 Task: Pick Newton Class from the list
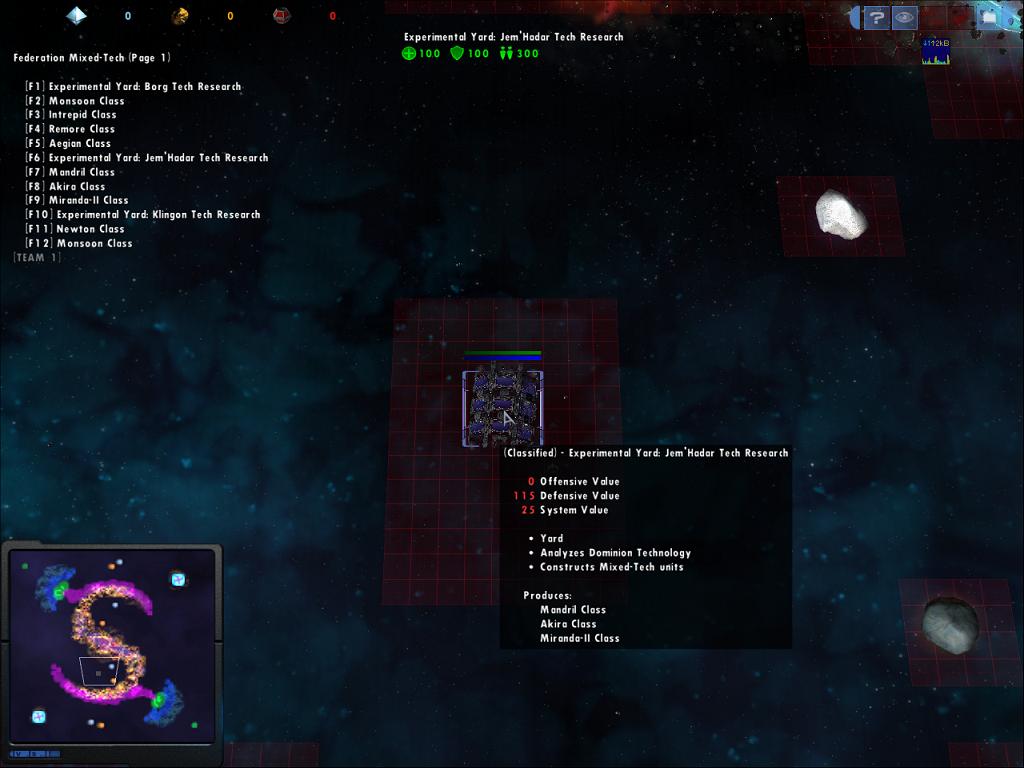click(90, 229)
